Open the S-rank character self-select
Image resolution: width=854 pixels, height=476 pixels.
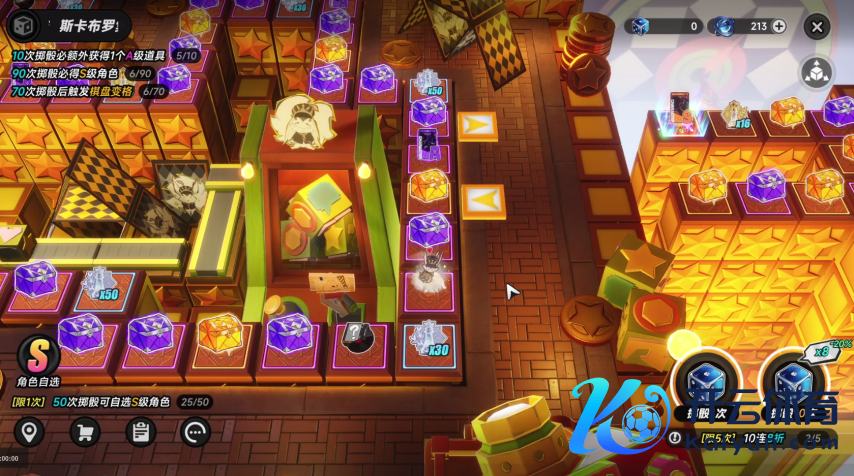[38, 356]
